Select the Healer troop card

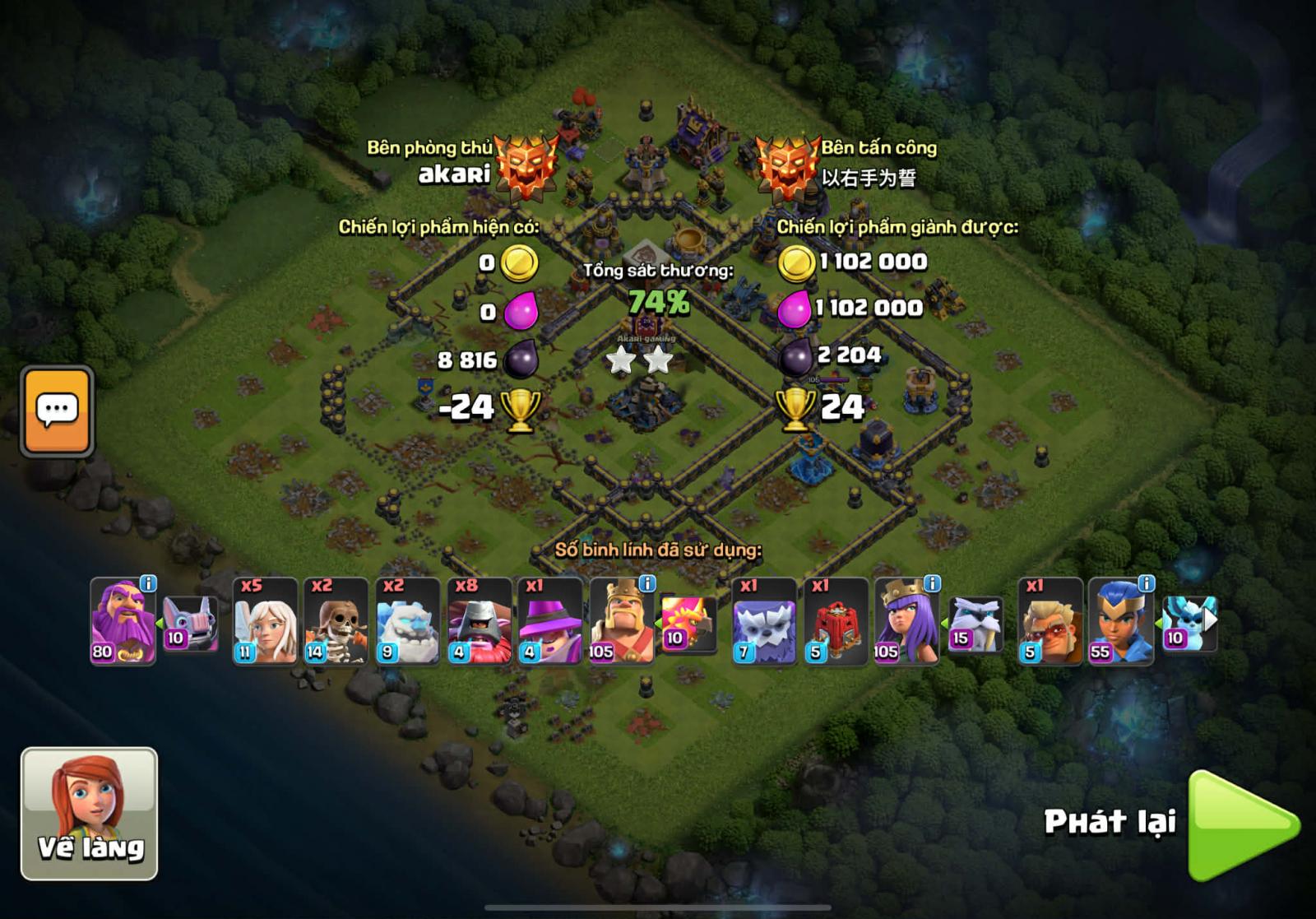pyautogui.click(x=265, y=621)
